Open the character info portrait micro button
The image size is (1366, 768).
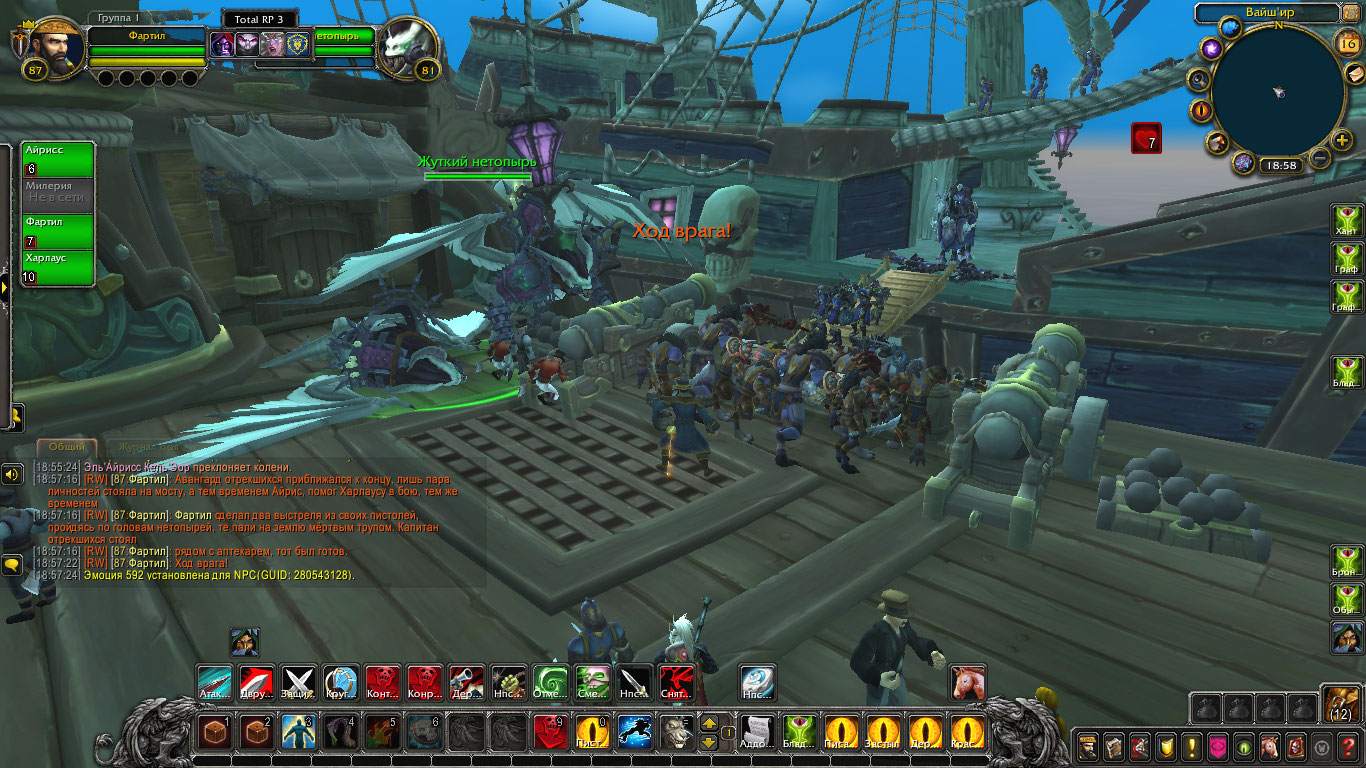click(x=1087, y=747)
